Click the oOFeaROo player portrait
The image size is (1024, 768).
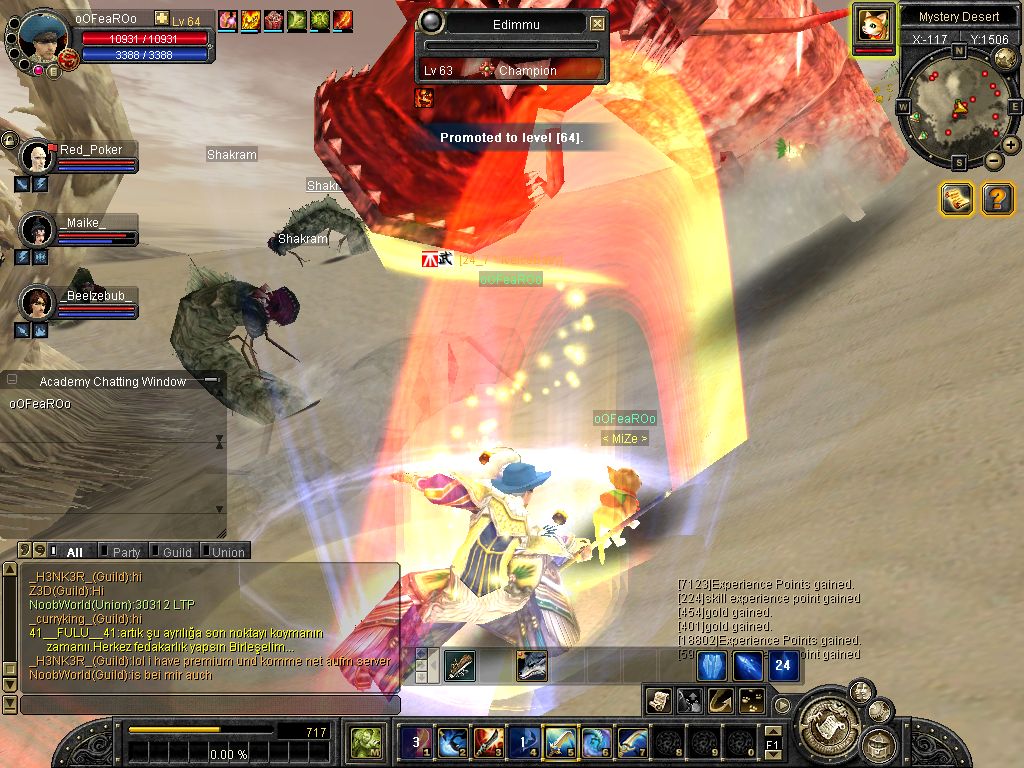(x=43, y=37)
